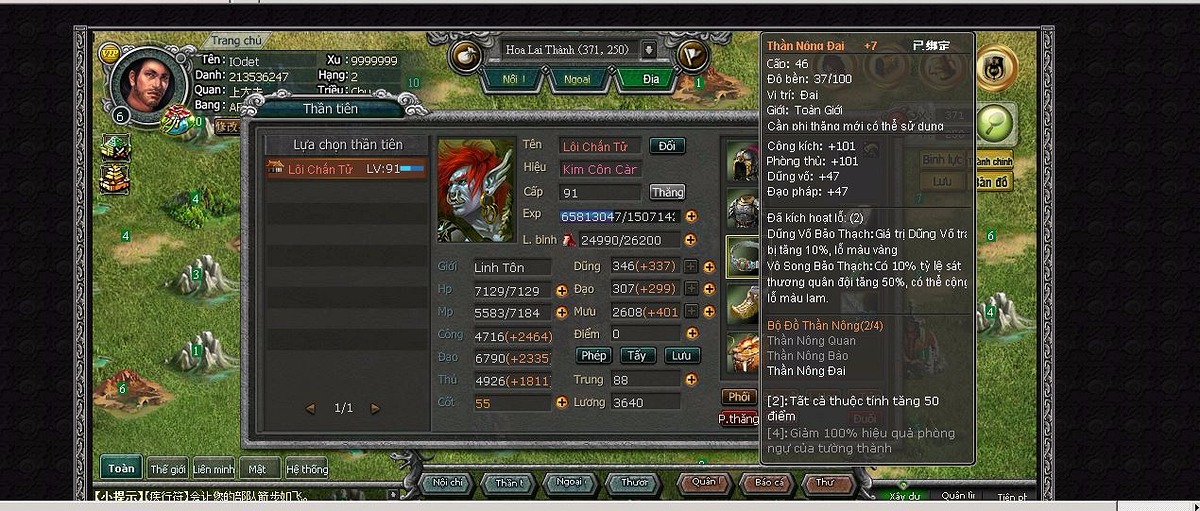Switch to the Địa map view tab
1200x511 pixels.
point(651,78)
